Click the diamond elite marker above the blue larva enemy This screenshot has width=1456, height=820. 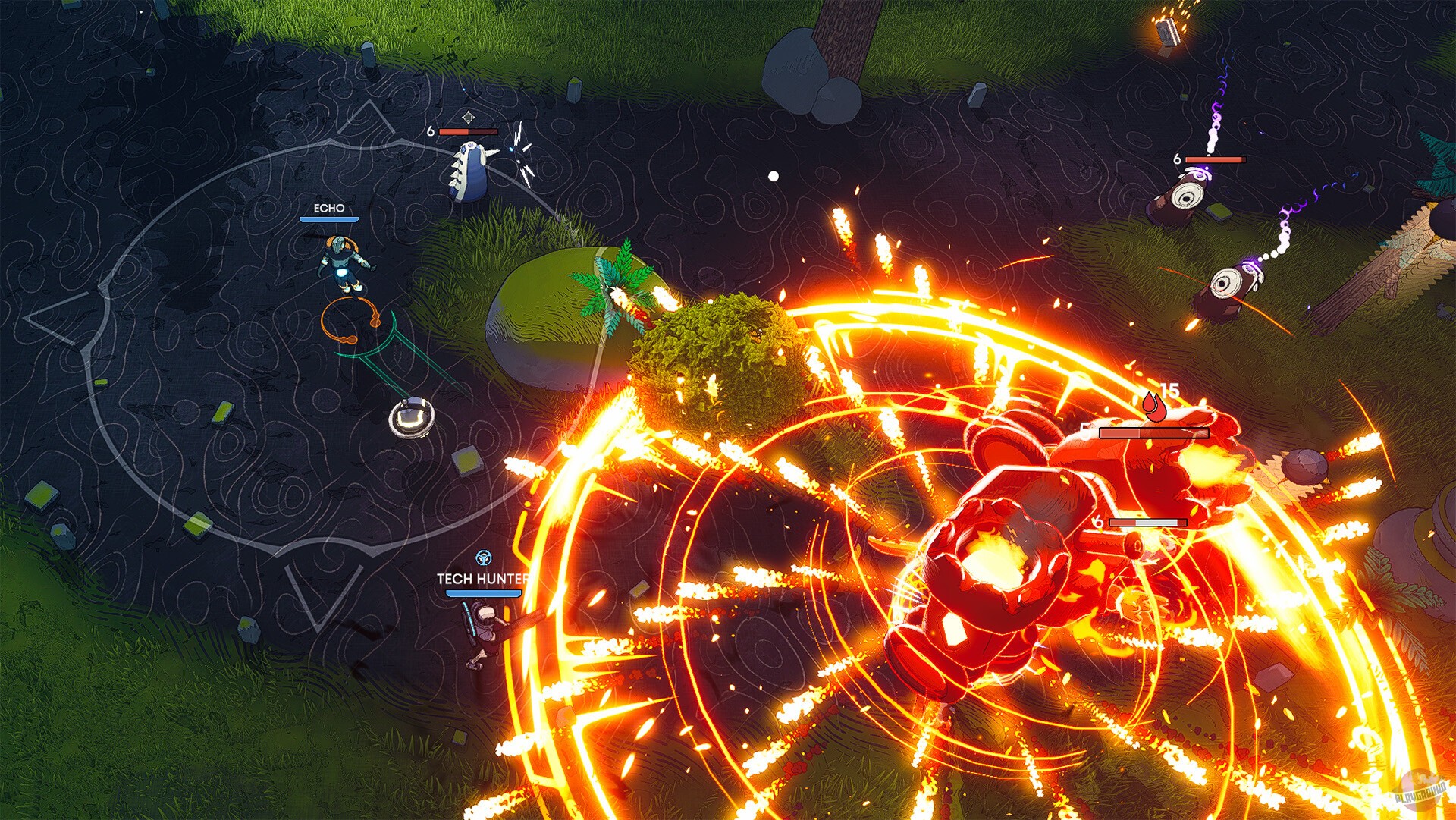pos(468,118)
